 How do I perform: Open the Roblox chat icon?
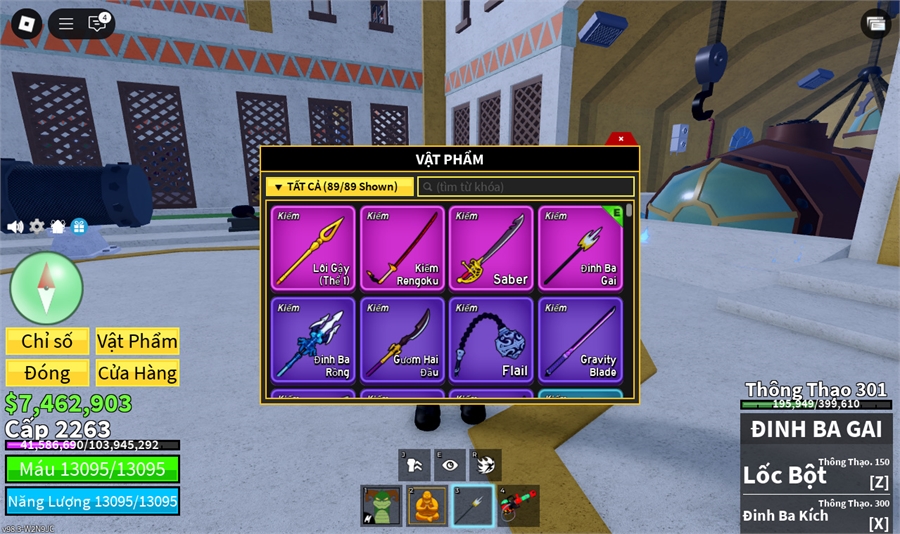pyautogui.click(x=97, y=24)
